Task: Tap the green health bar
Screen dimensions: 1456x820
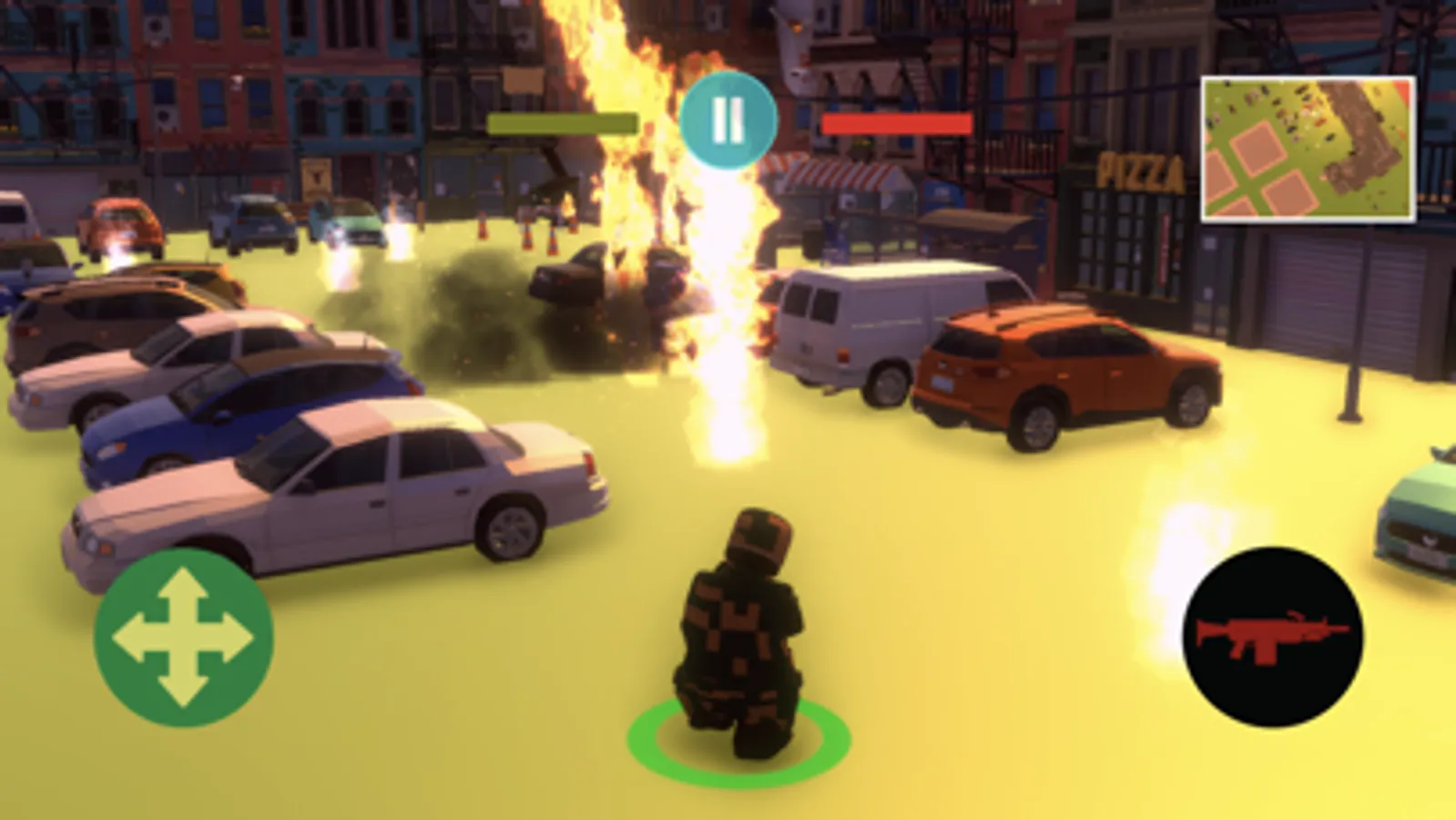Action: tap(563, 121)
